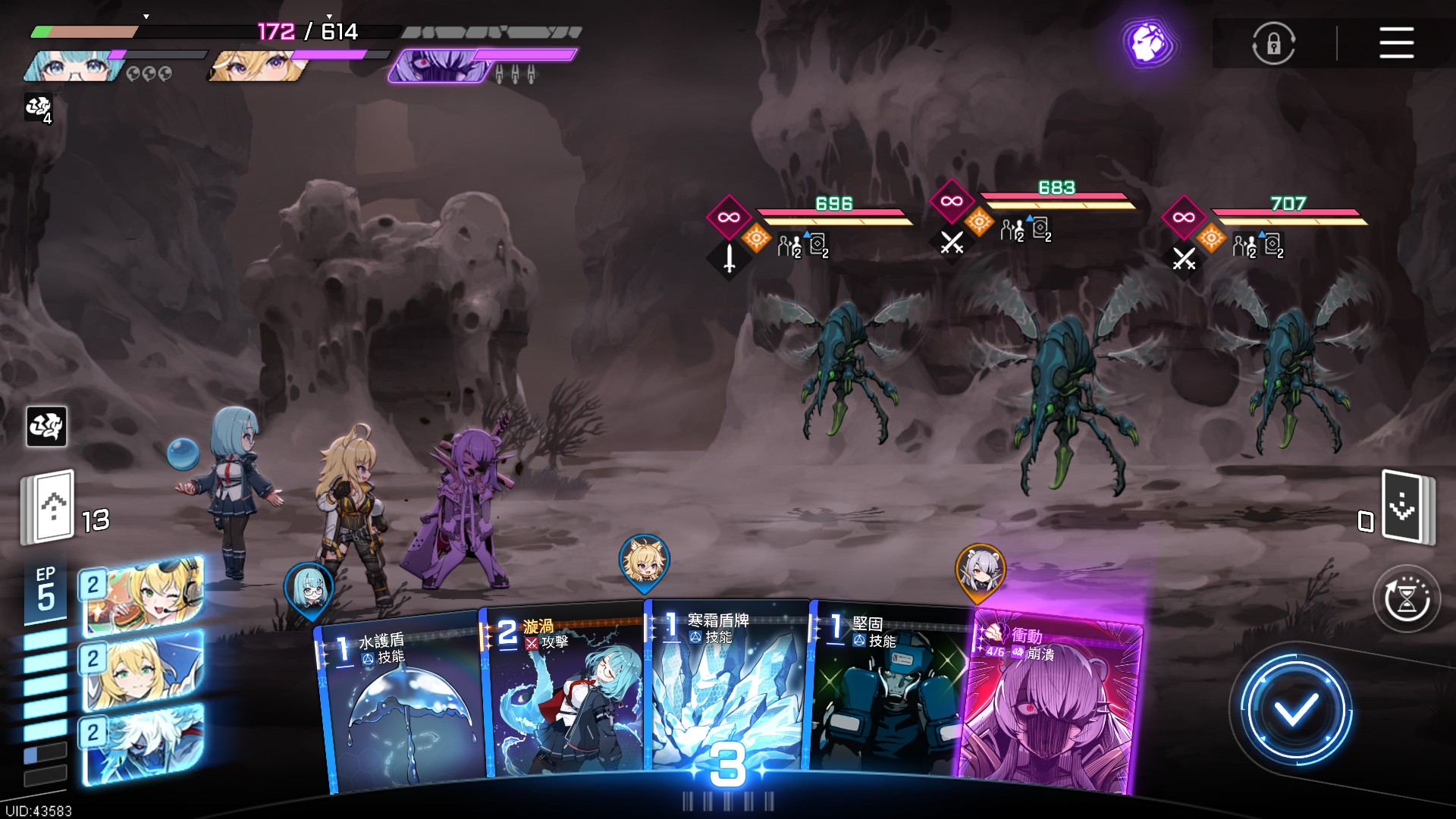Image resolution: width=1456 pixels, height=819 pixels.
Task: Toggle the lock rotation icon
Action: 1273,43
